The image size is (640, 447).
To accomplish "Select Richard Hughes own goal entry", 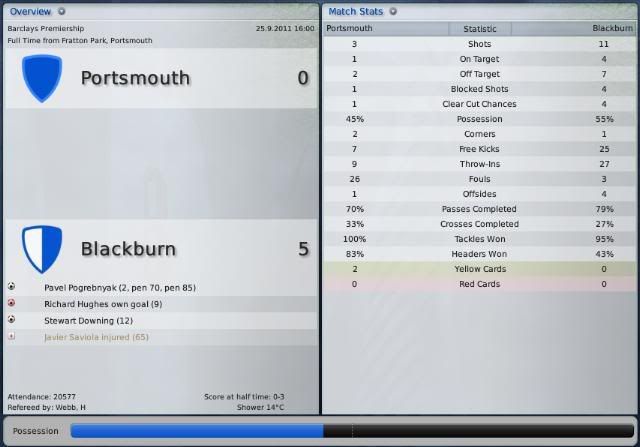I will tap(103, 303).
